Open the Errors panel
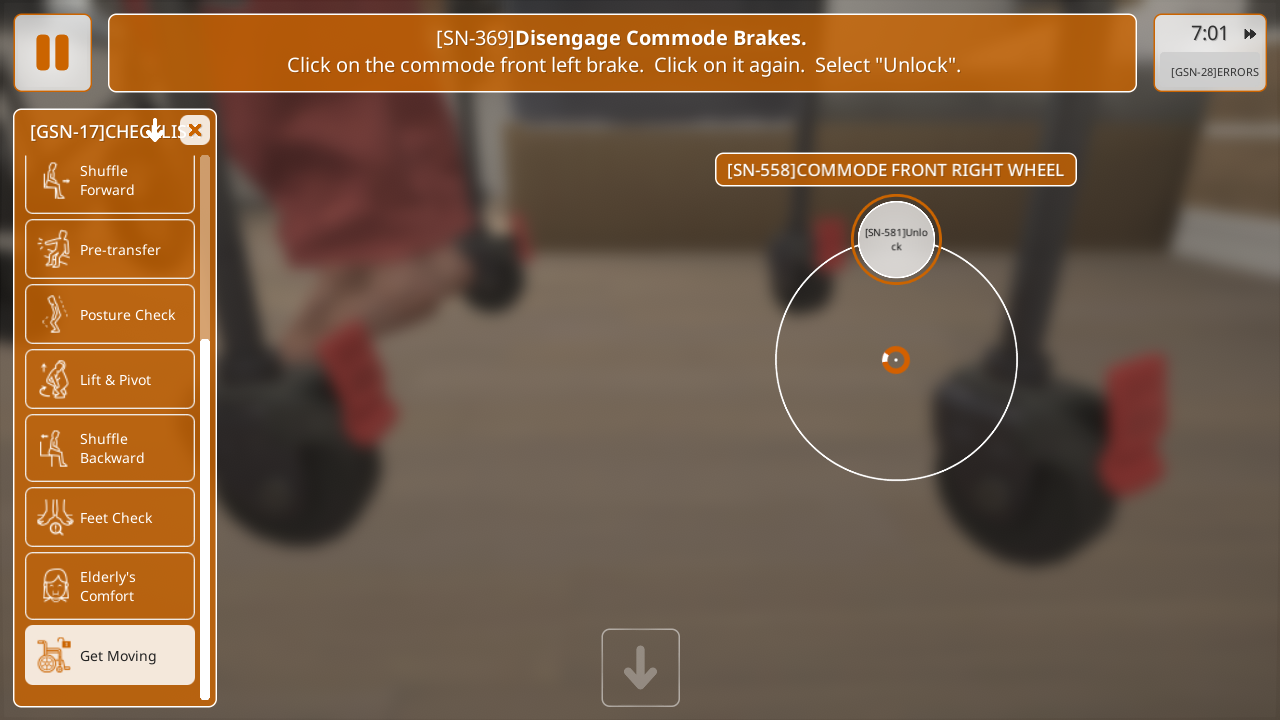This screenshot has height=720, width=1280. coord(1214,72)
